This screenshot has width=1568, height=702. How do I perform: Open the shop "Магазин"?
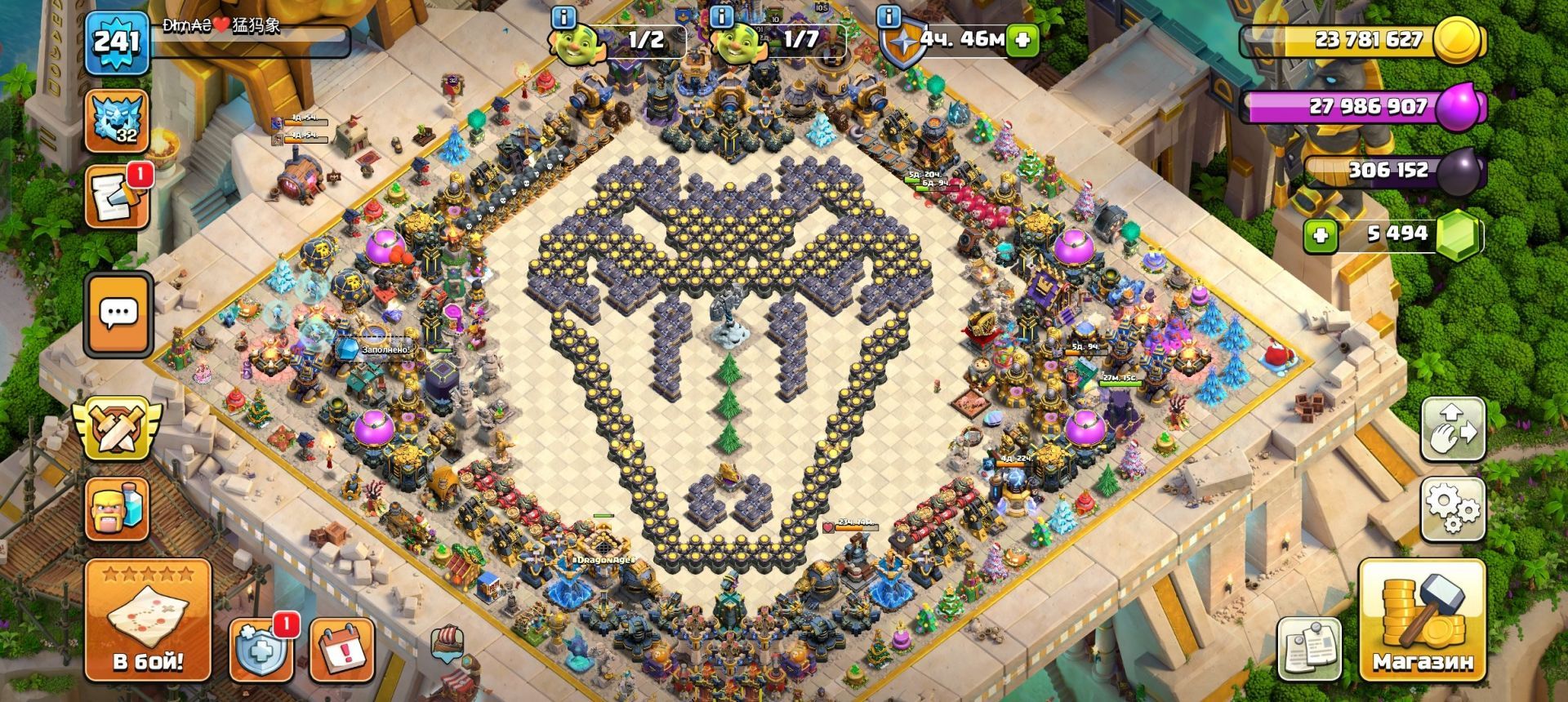pos(1422,621)
